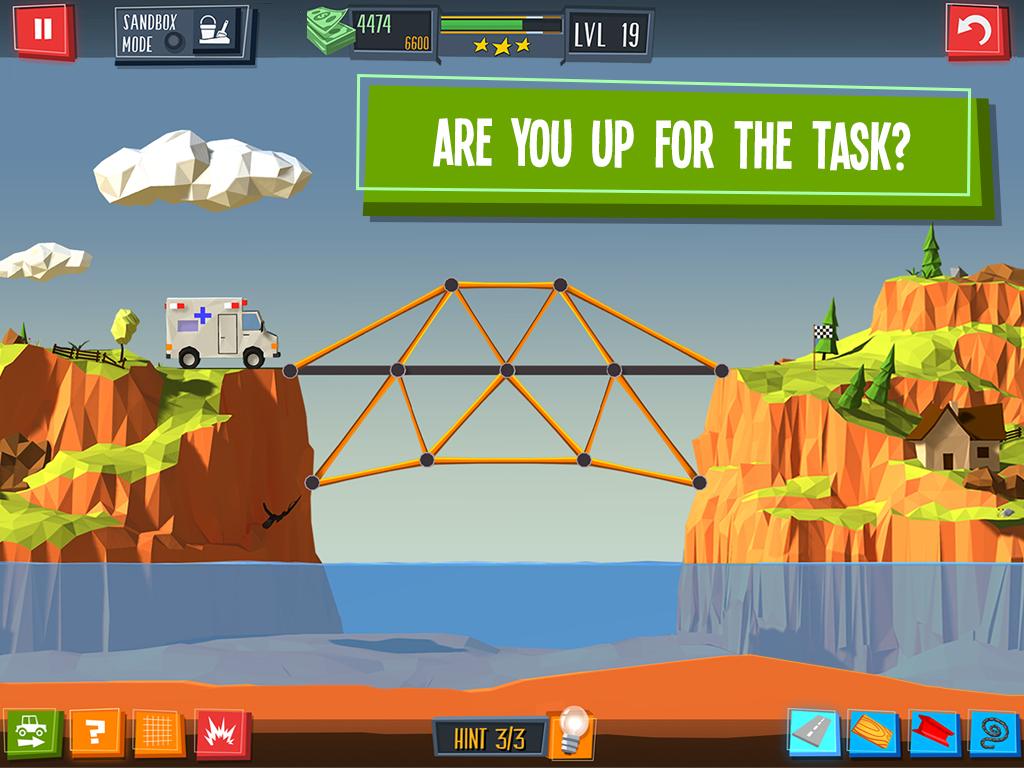Open the orange question mark help

coord(96,734)
